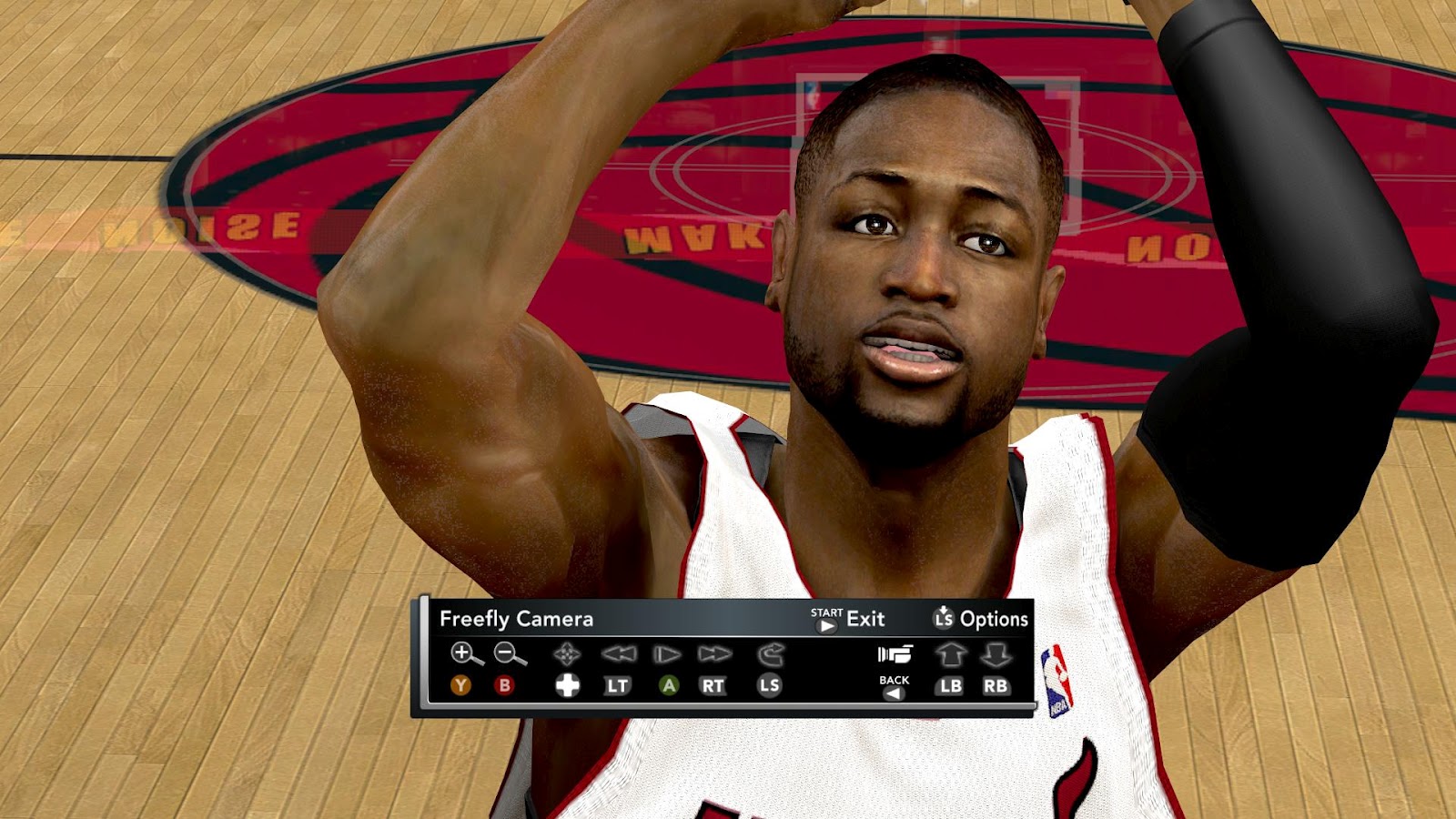Image resolution: width=1456 pixels, height=819 pixels.
Task: Click the RT trigger prompt
Action: coord(713,687)
